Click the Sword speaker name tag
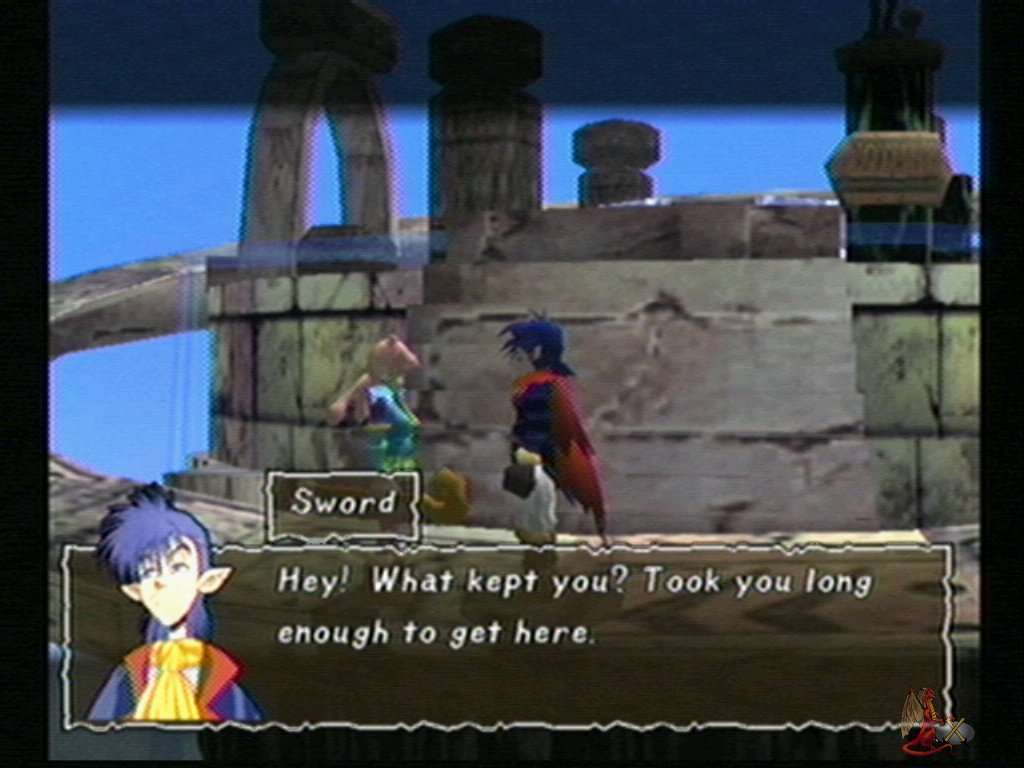This screenshot has height=768, width=1024. coord(343,504)
